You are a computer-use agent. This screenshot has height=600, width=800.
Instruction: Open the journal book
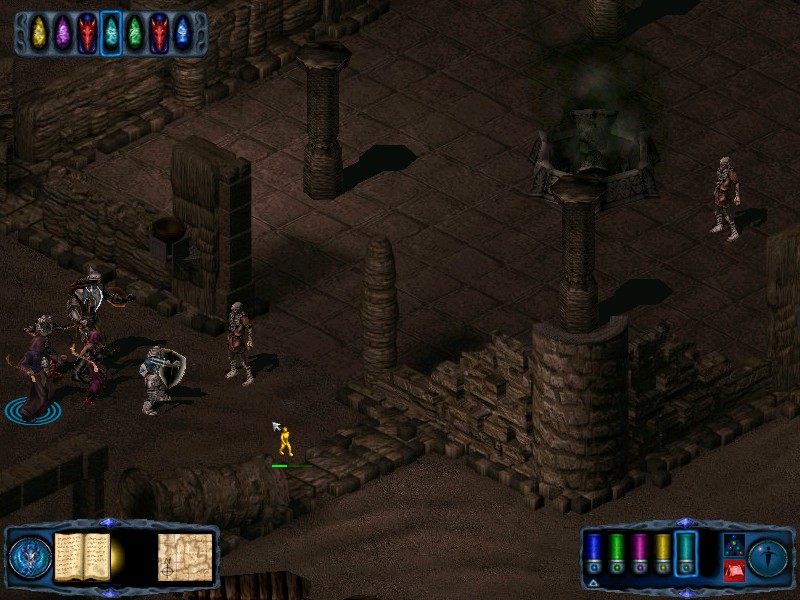click(81, 556)
